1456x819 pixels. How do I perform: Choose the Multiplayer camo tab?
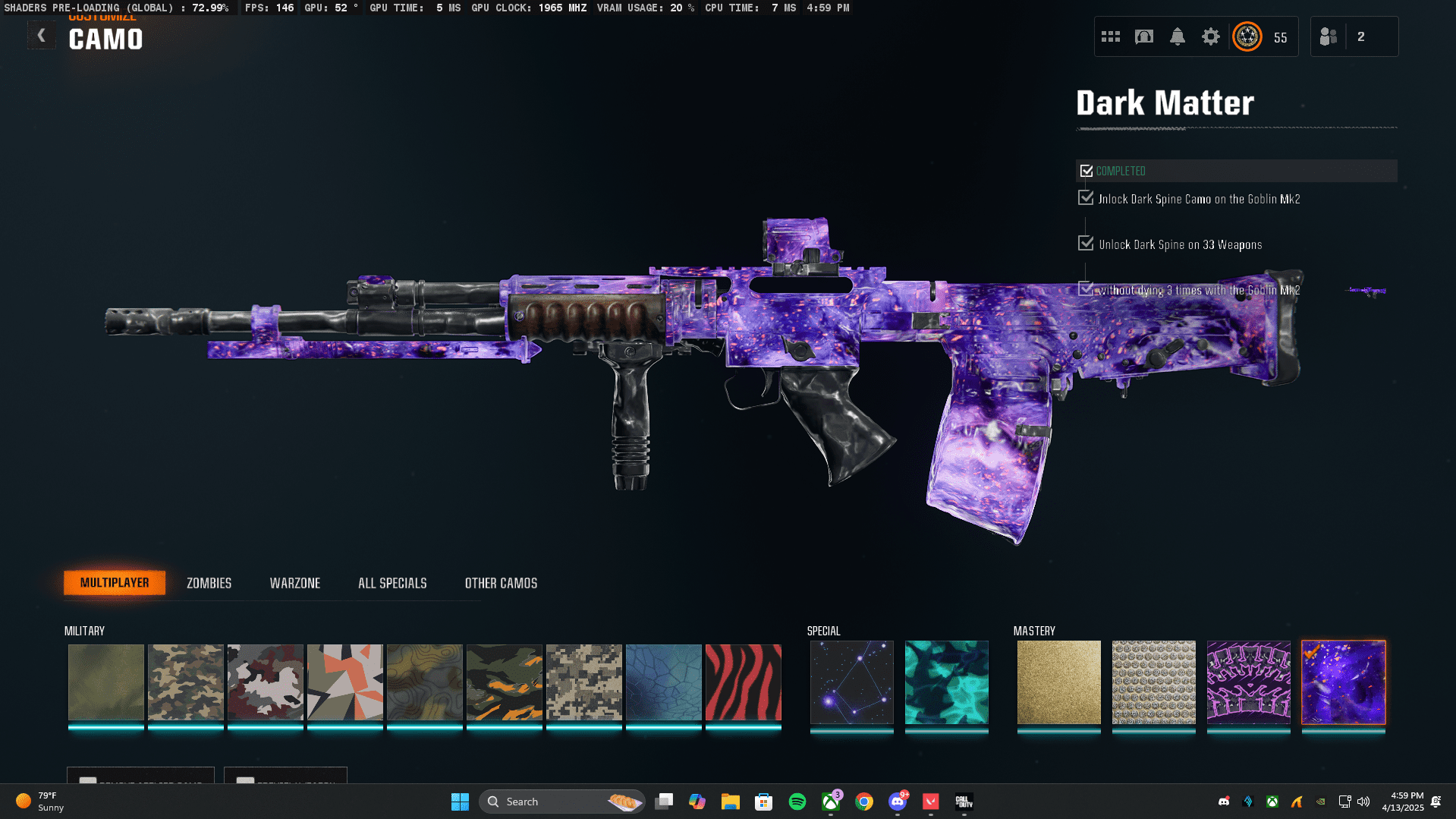(115, 583)
